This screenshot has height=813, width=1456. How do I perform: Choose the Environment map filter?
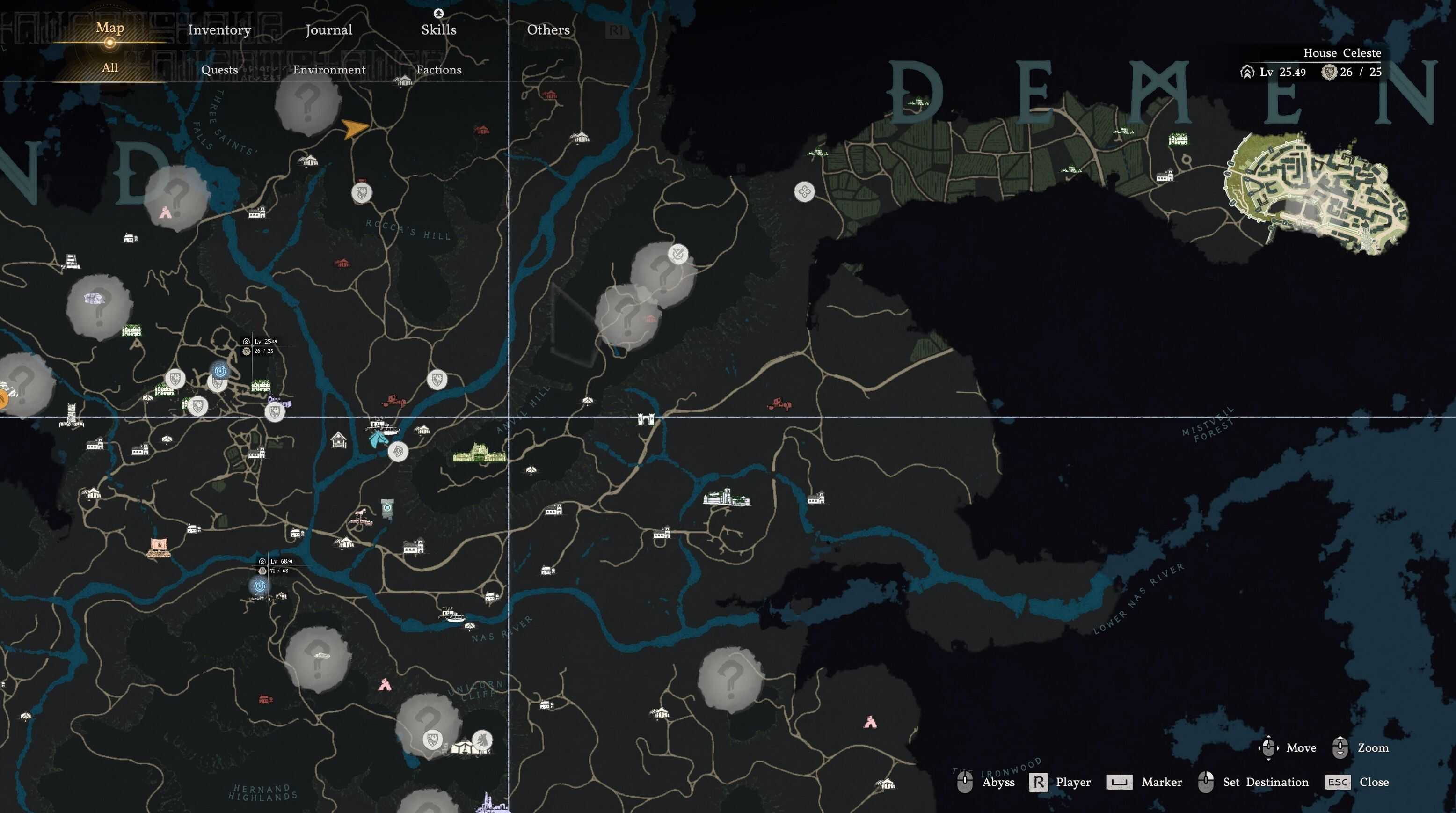[x=329, y=70]
